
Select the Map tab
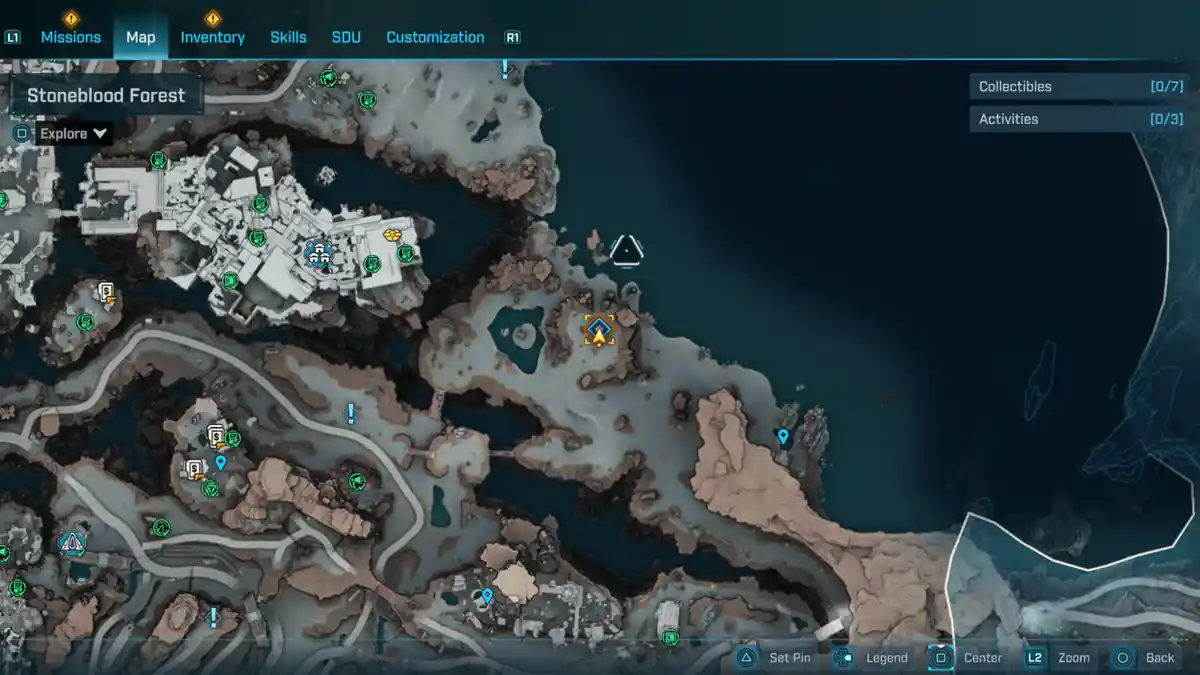[140, 37]
